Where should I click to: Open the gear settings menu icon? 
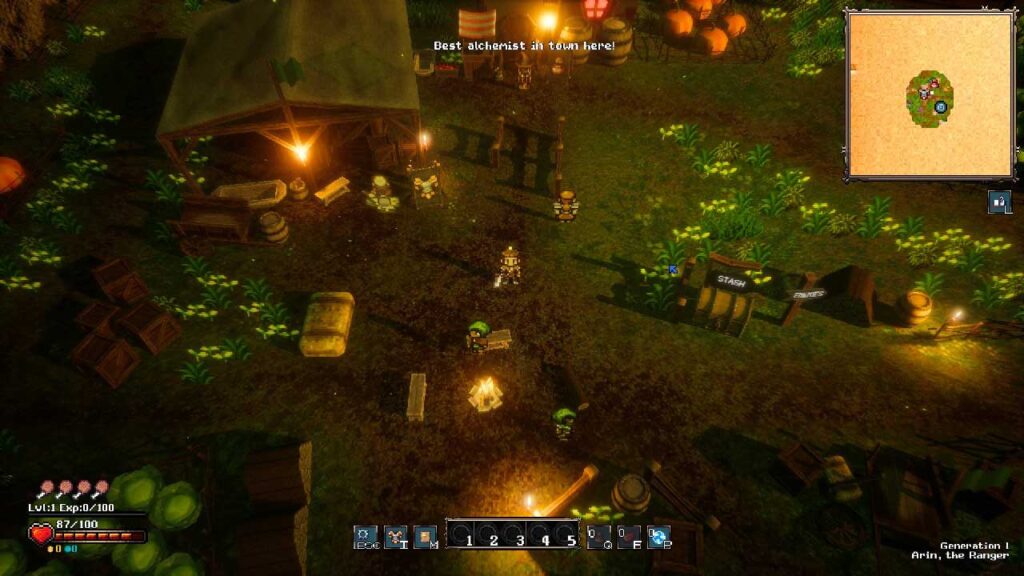tap(365, 537)
